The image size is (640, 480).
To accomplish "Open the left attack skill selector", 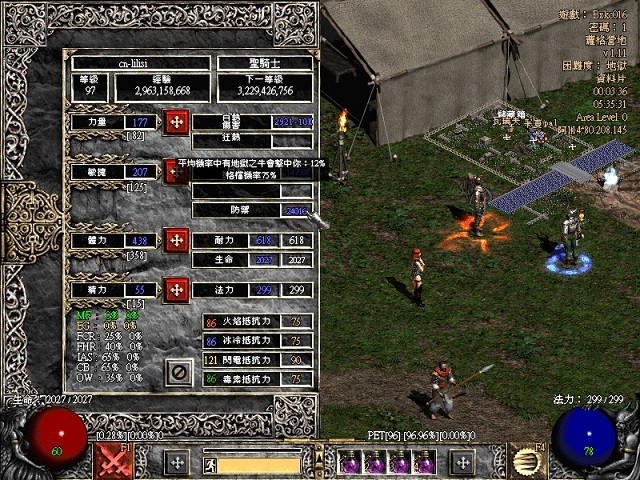I will 113,461.
